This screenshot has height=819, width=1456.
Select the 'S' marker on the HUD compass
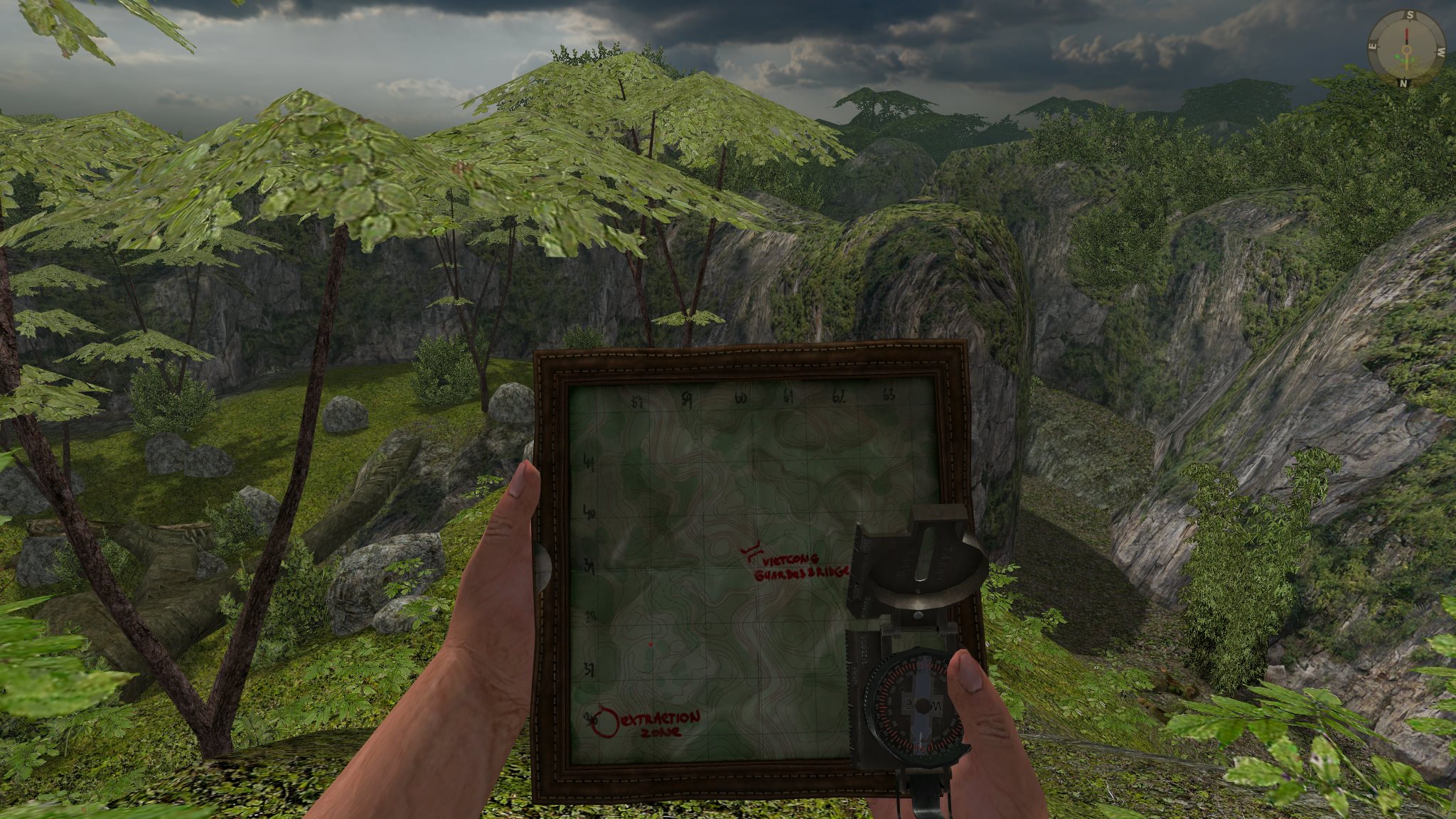1410,15
